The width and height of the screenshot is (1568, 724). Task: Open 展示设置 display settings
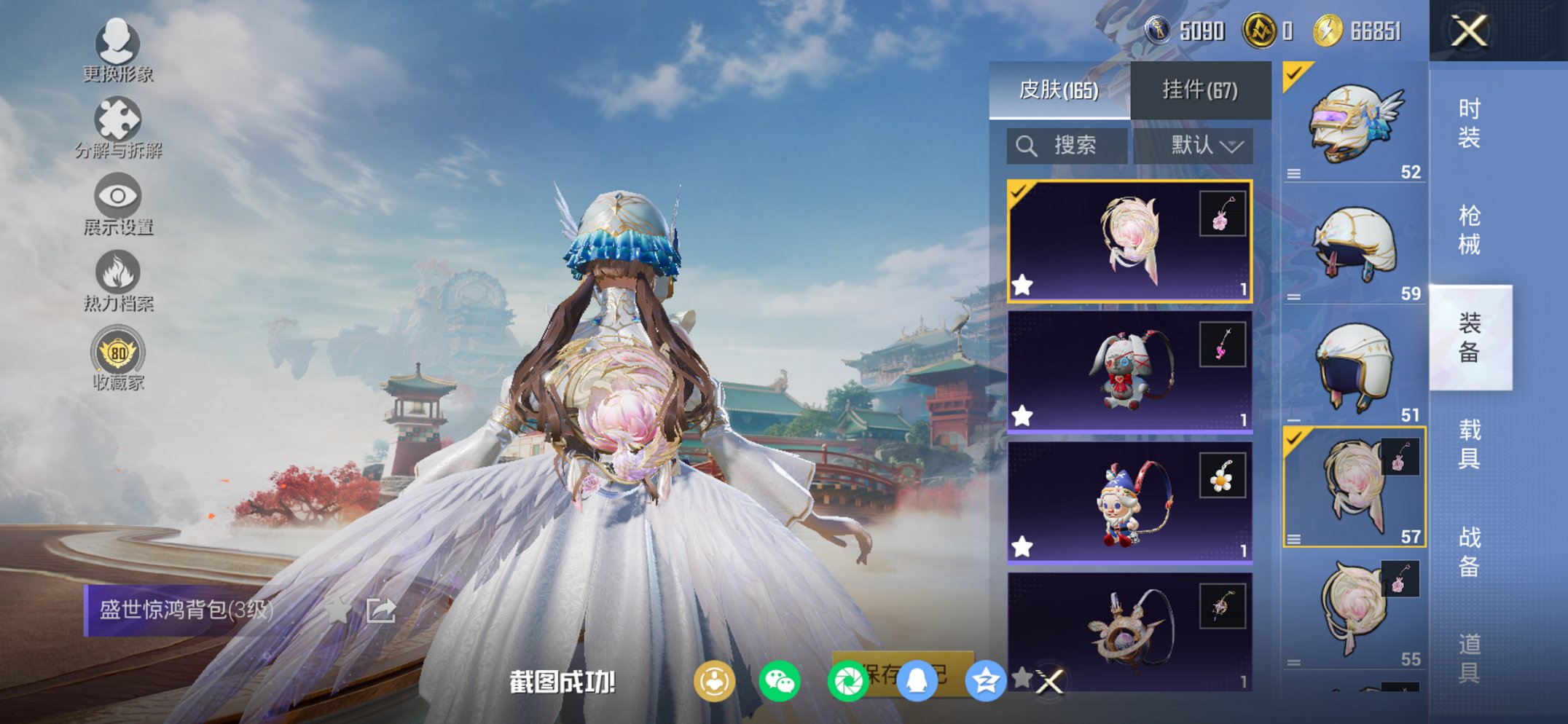click(118, 197)
